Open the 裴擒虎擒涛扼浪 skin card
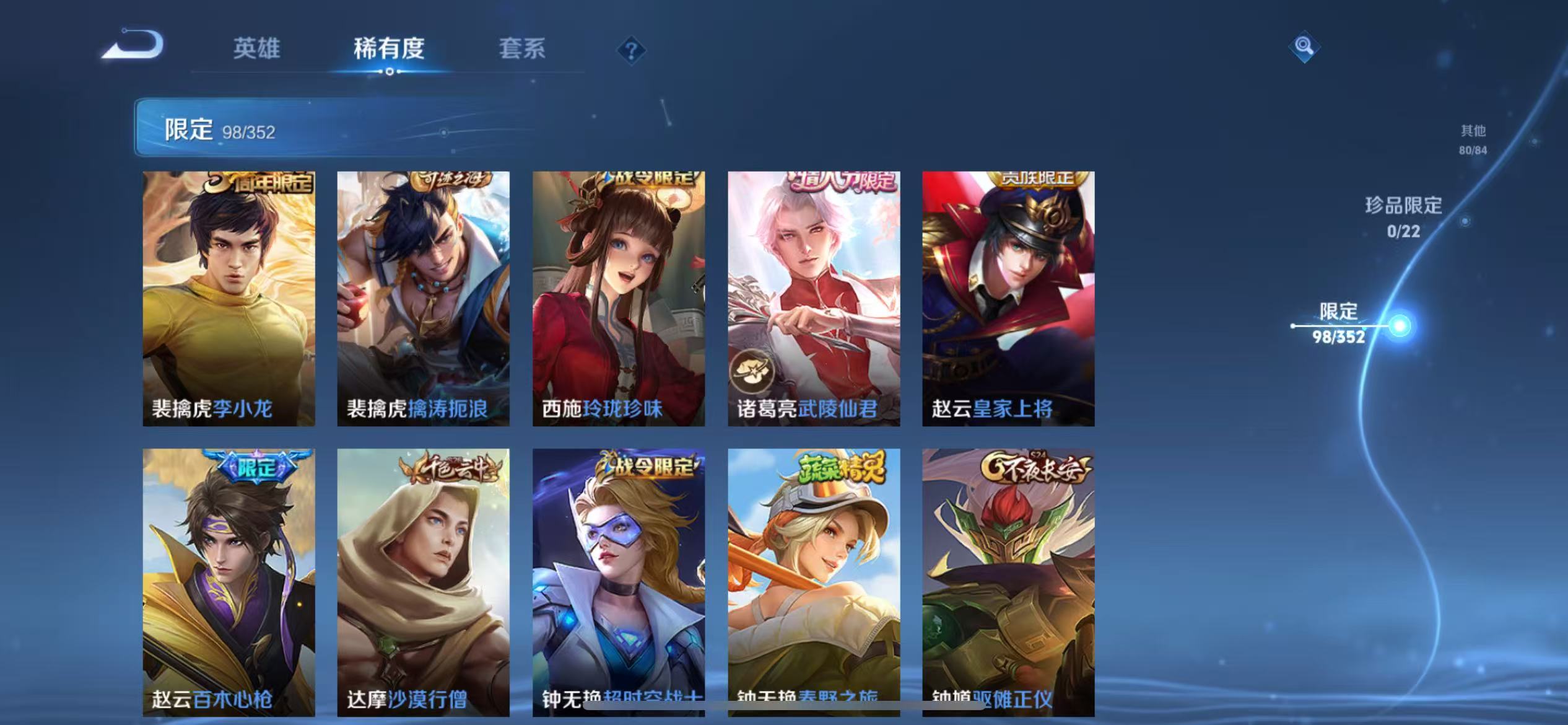This screenshot has width=1568, height=725. coord(424,297)
